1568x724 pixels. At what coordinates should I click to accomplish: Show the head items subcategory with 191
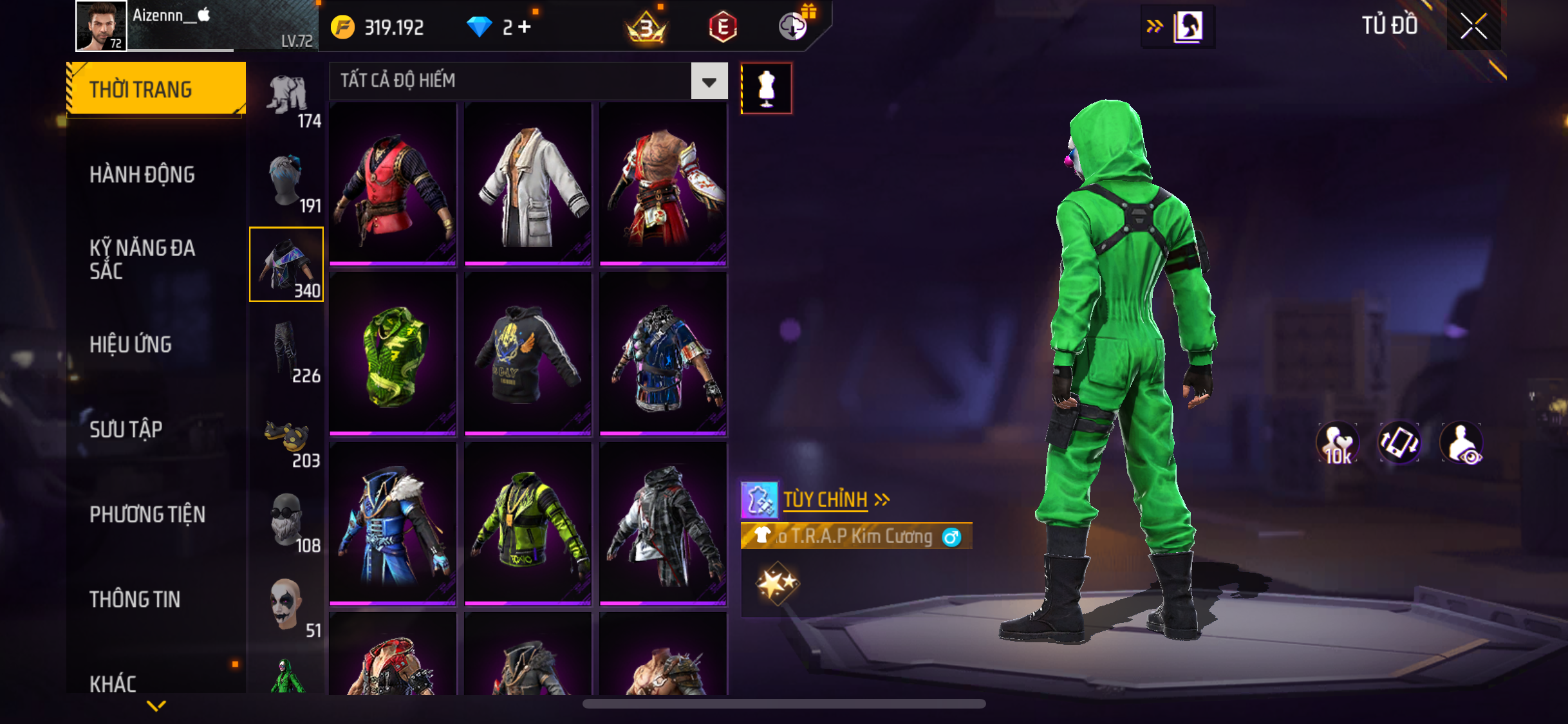tap(287, 182)
